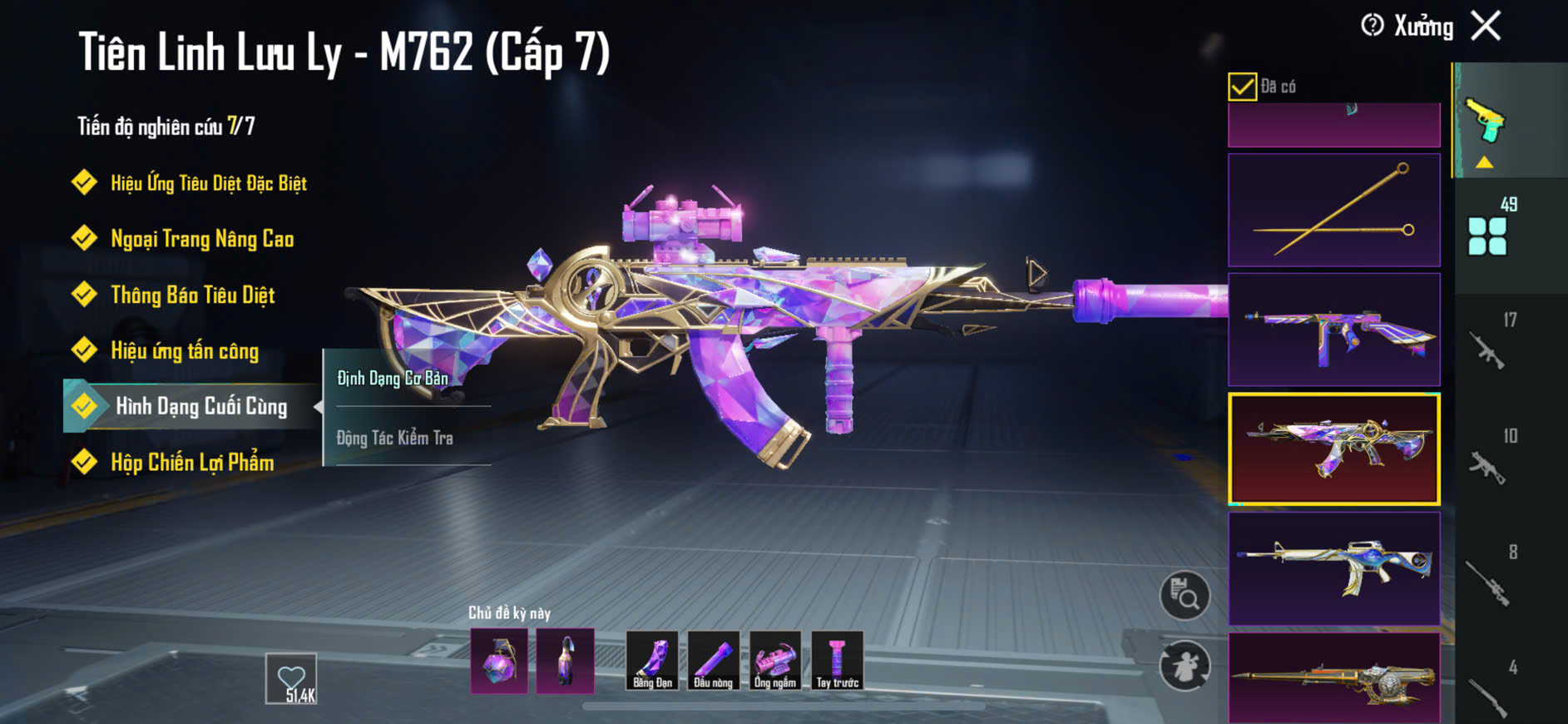
Task: Select Hình Dạng Cuối Cùng entry
Action: coord(200,406)
